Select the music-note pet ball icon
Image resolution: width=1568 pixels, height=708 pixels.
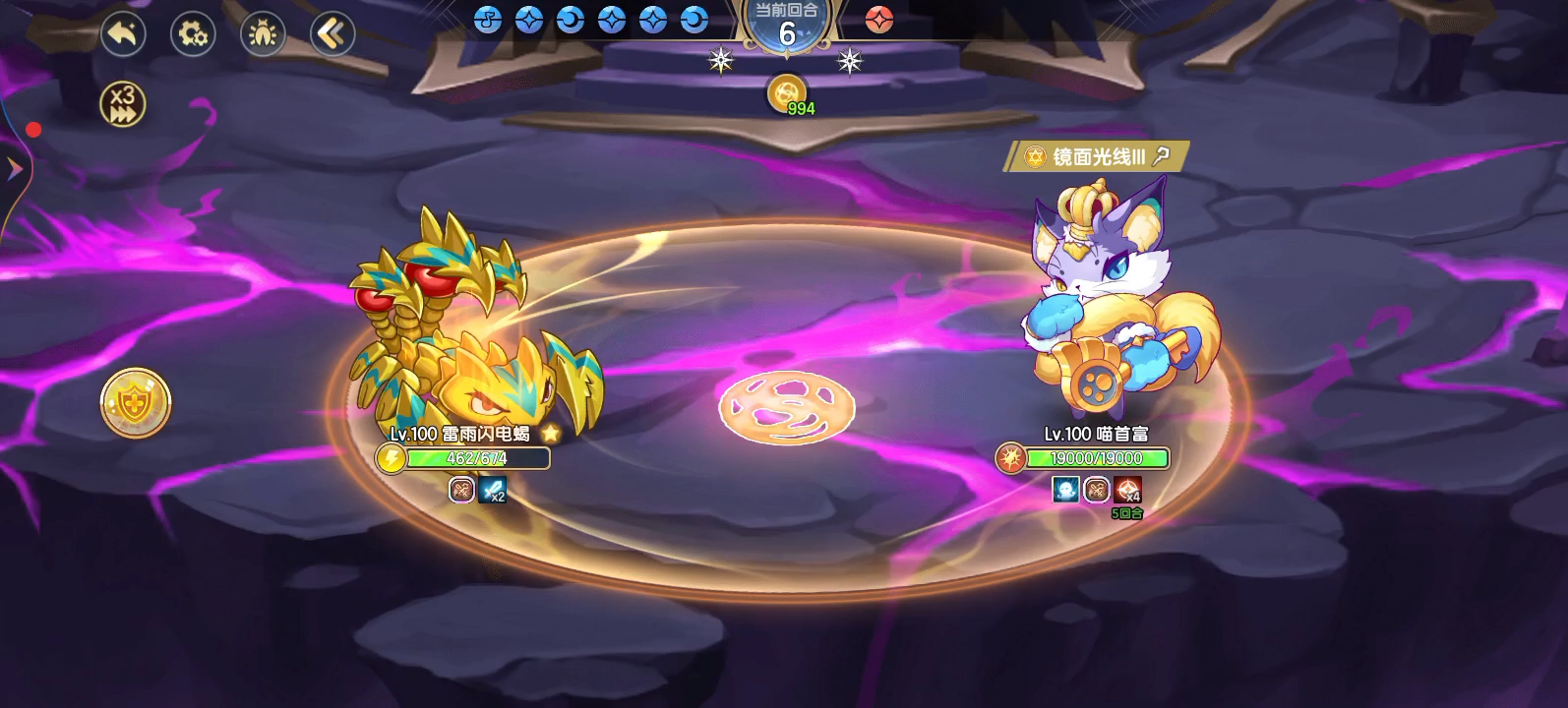pyautogui.click(x=487, y=19)
